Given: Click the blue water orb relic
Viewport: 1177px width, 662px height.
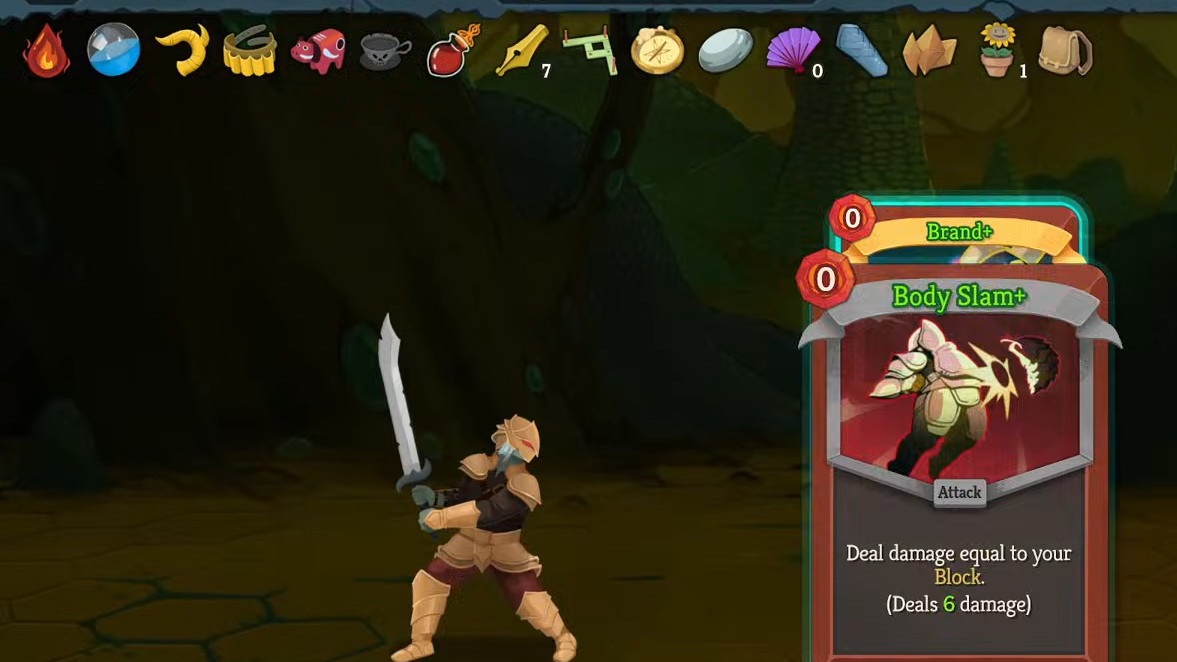Looking at the screenshot, I should (113, 50).
